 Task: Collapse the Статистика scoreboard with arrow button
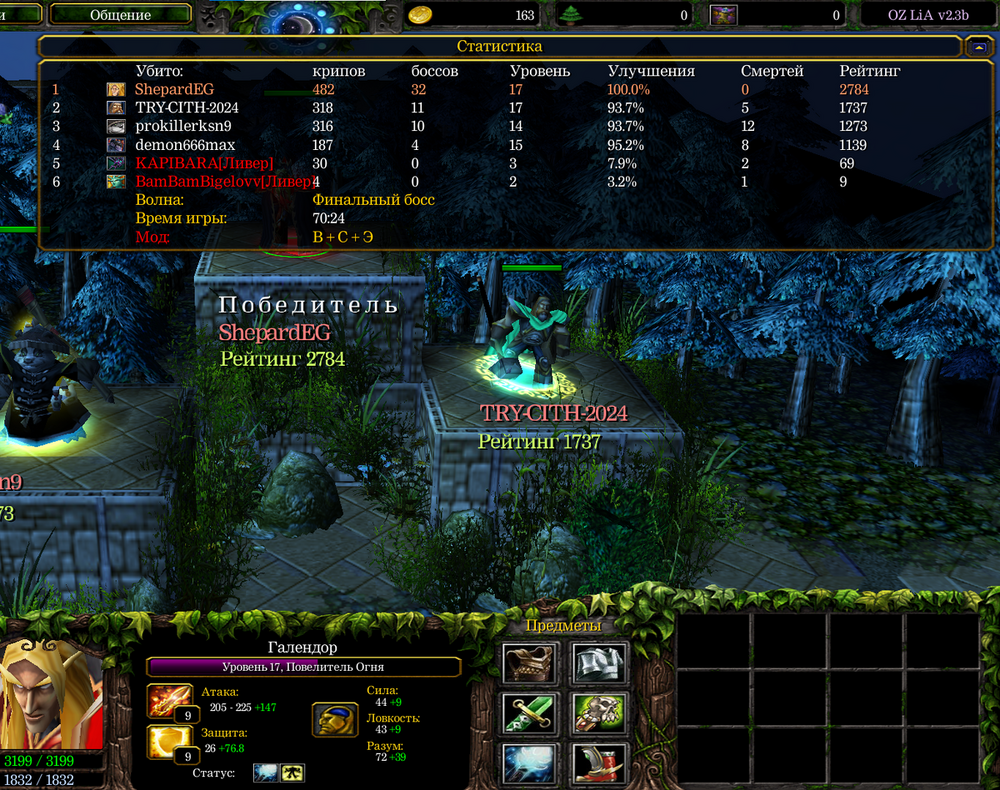tap(976, 47)
